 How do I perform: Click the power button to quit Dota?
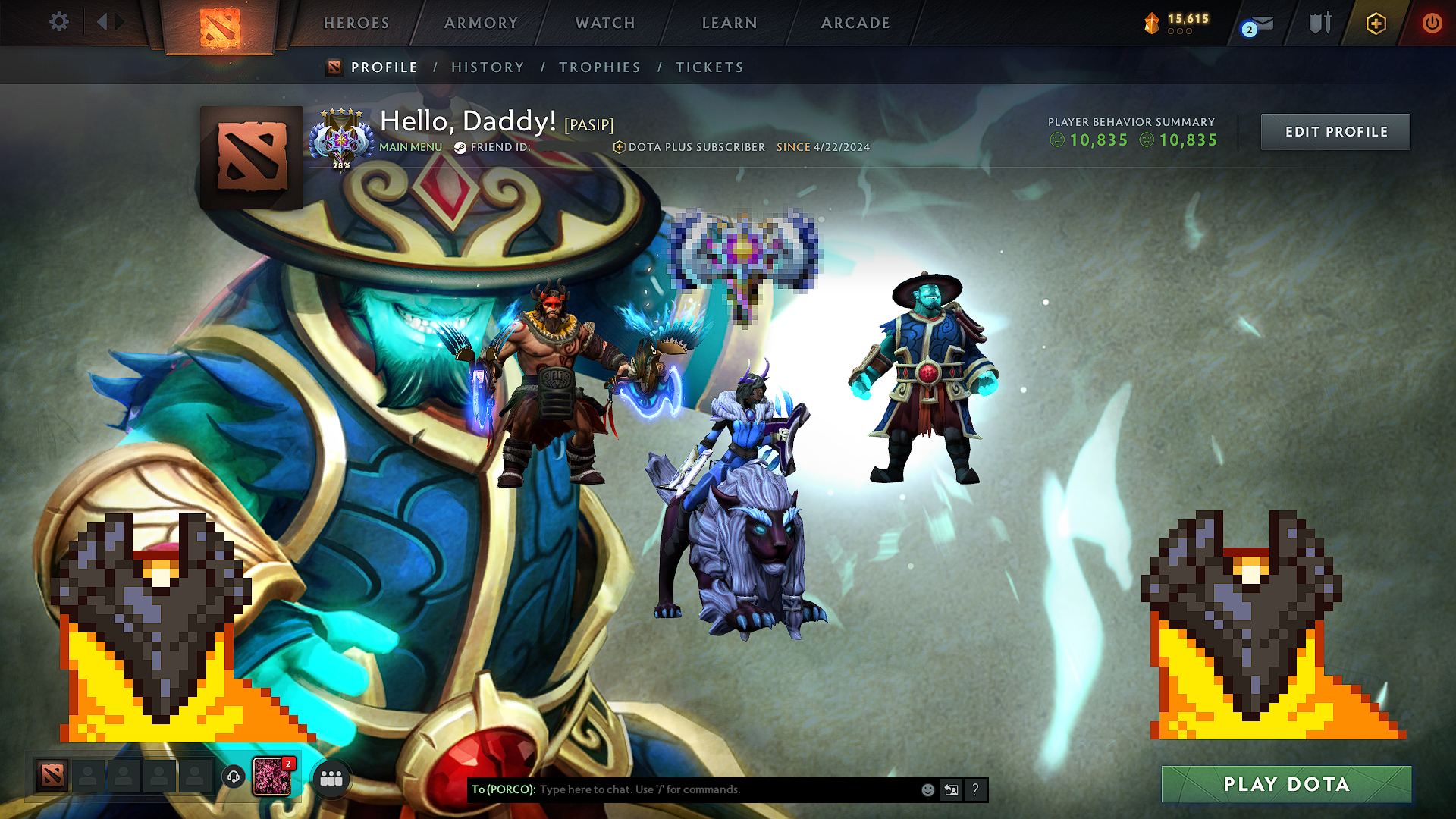pos(1432,24)
